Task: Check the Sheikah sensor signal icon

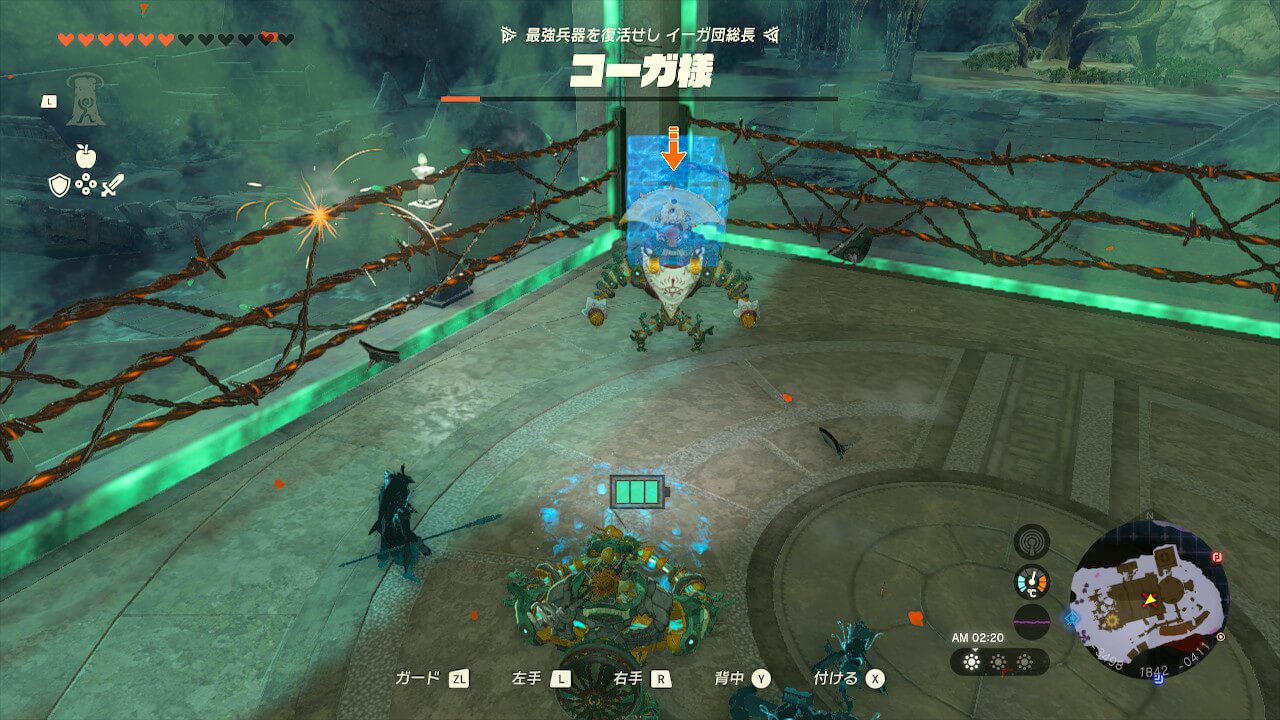Action: coord(1031,541)
